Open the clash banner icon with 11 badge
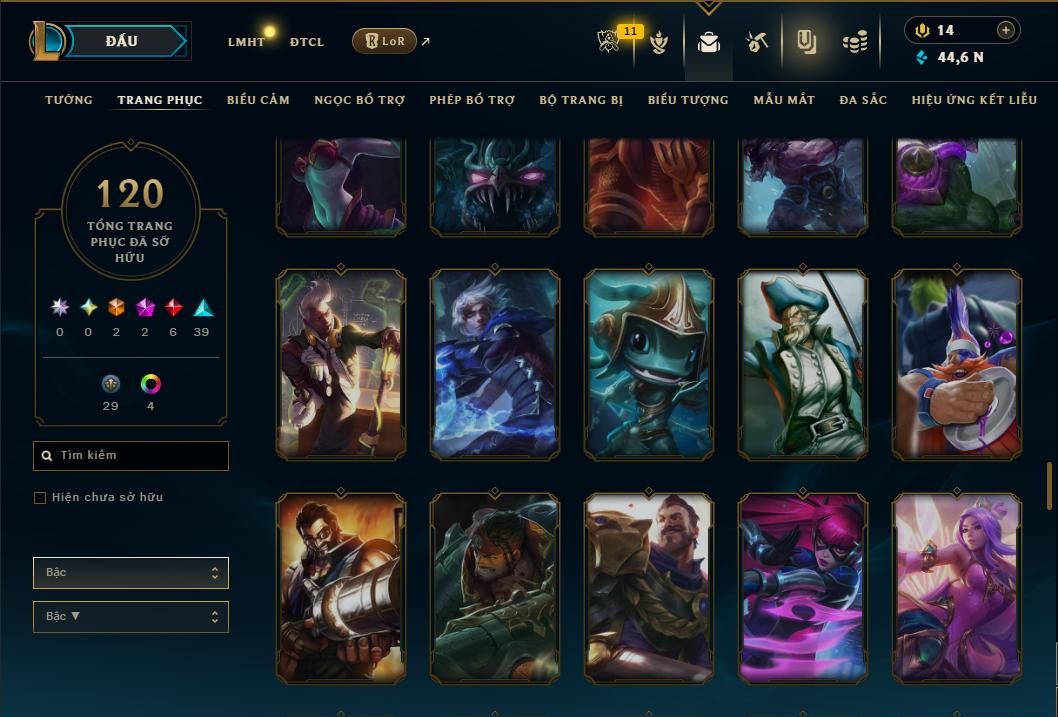This screenshot has width=1058, height=717. click(x=610, y=42)
